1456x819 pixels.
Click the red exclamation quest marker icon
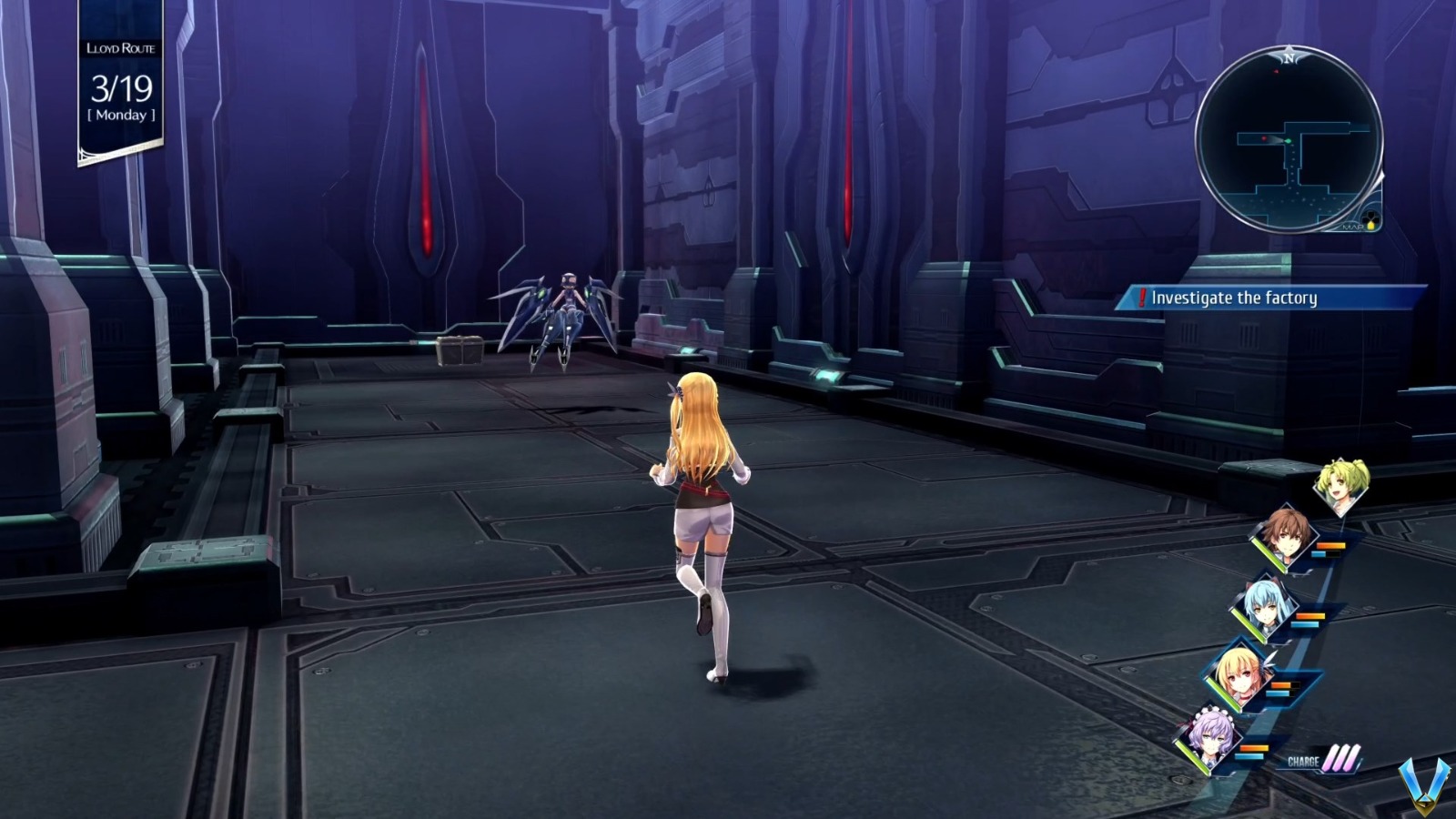pos(1142,296)
